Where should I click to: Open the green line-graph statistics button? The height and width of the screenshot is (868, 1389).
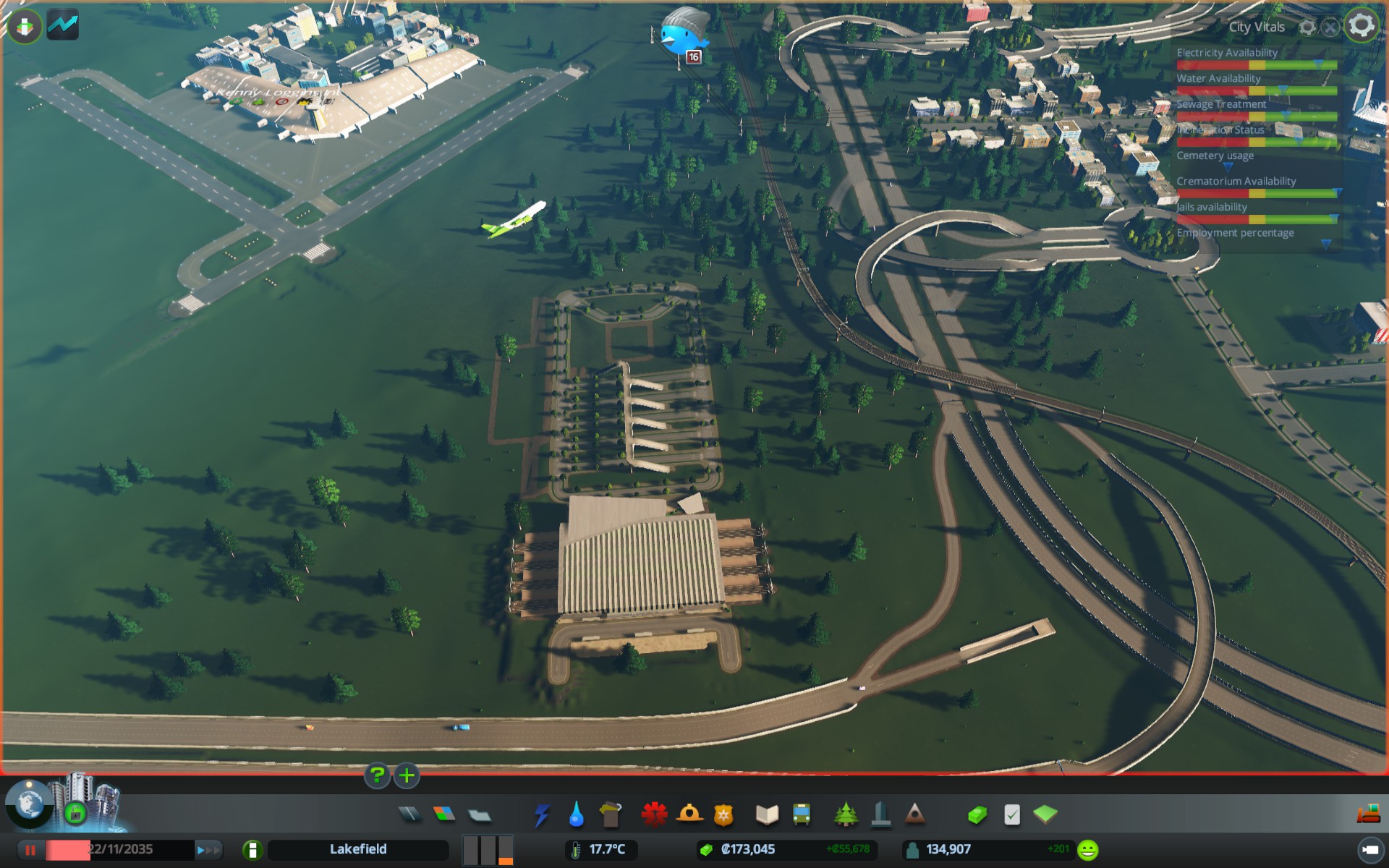point(63,25)
